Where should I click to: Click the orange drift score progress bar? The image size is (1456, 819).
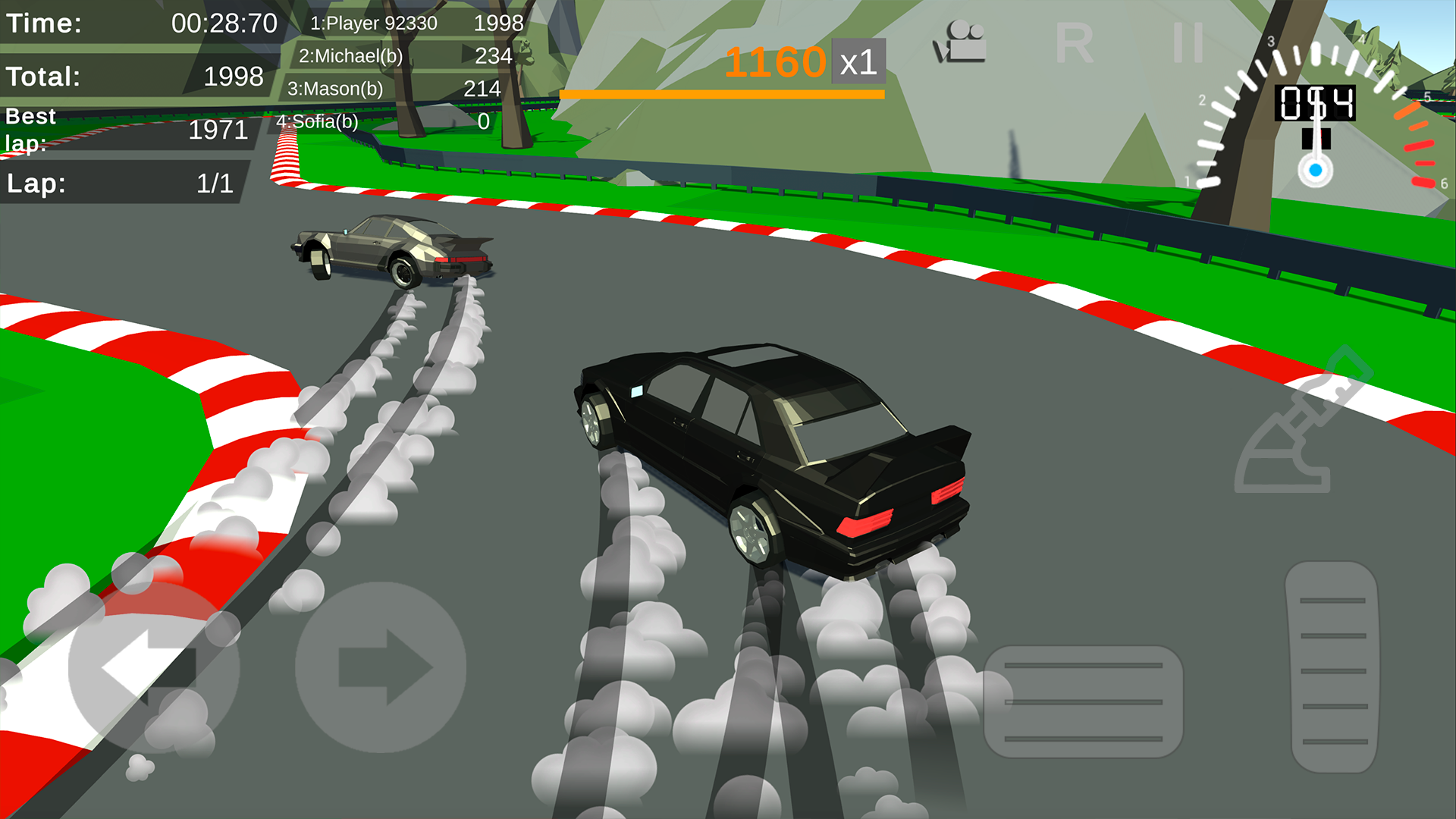pyautogui.click(x=722, y=94)
